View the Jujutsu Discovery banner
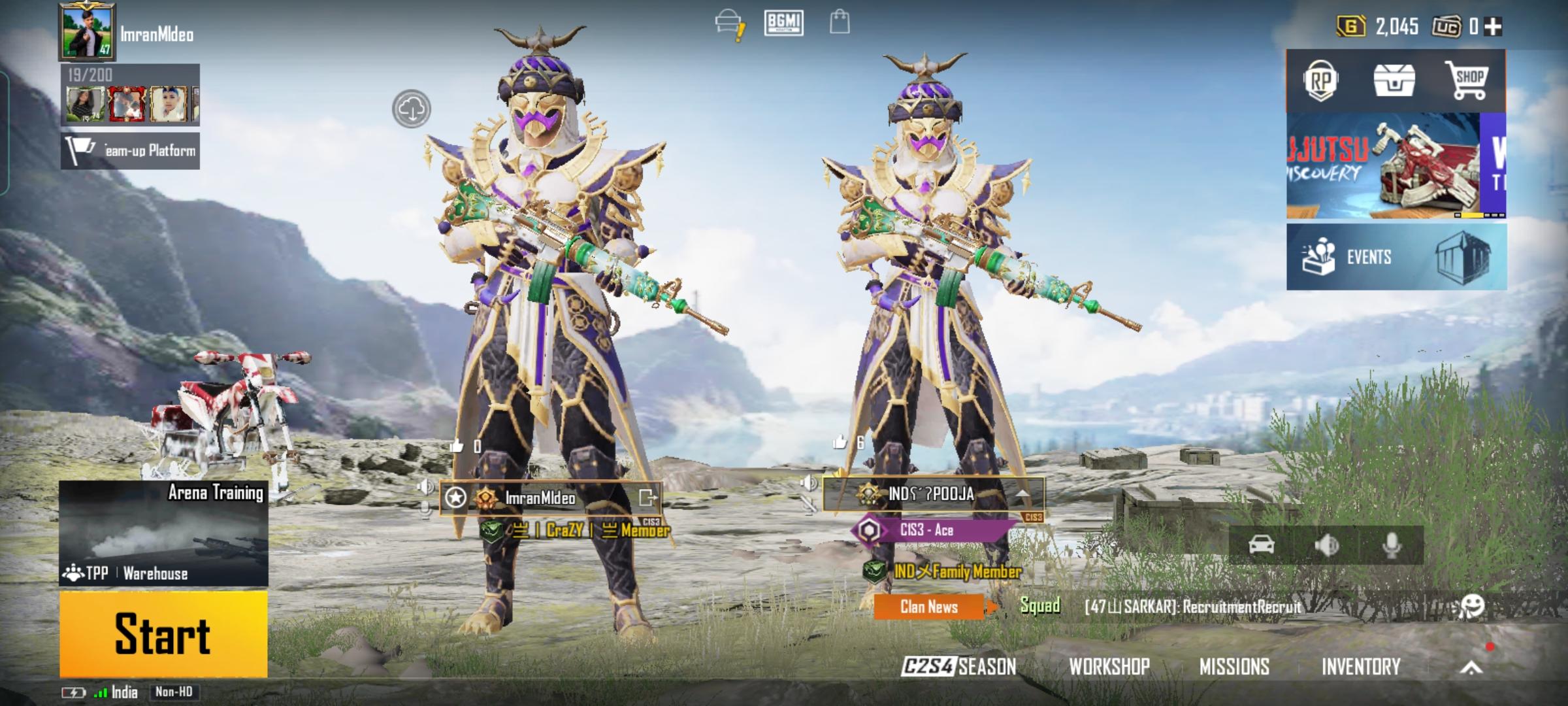 [1382, 166]
